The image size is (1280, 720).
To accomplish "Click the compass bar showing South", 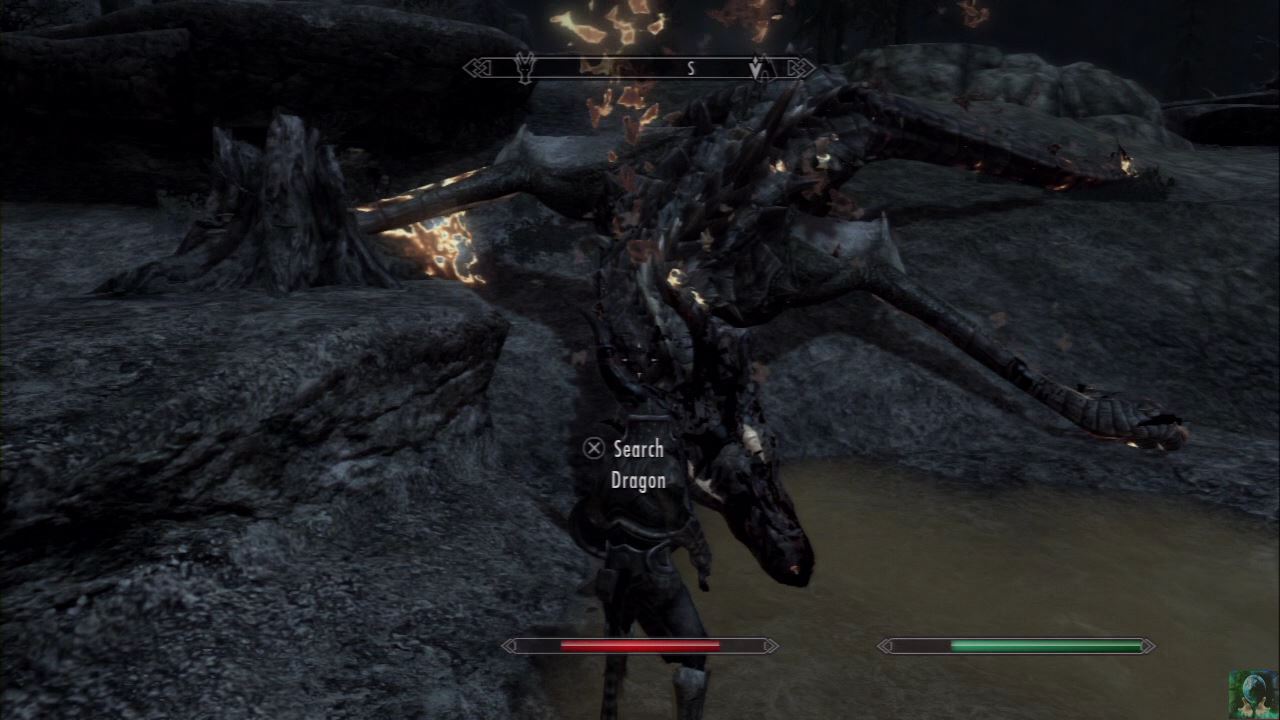I will coord(639,68).
